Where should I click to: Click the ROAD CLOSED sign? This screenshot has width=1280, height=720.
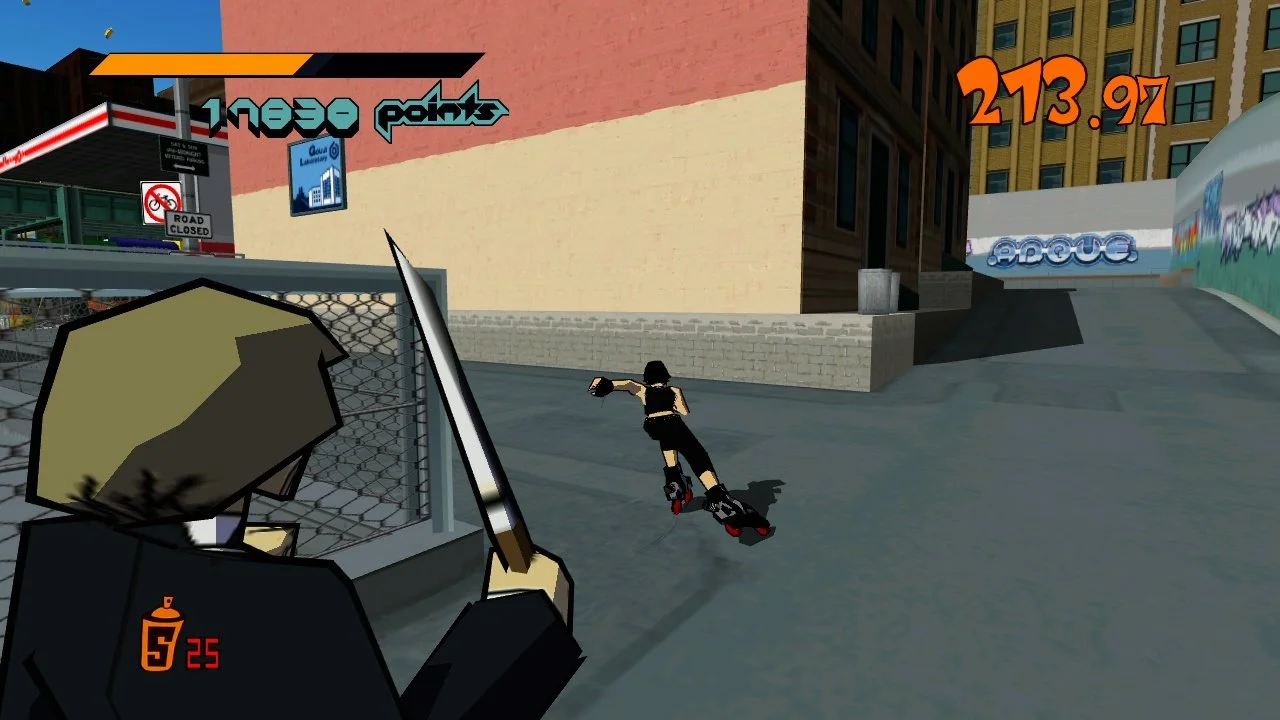(x=188, y=223)
